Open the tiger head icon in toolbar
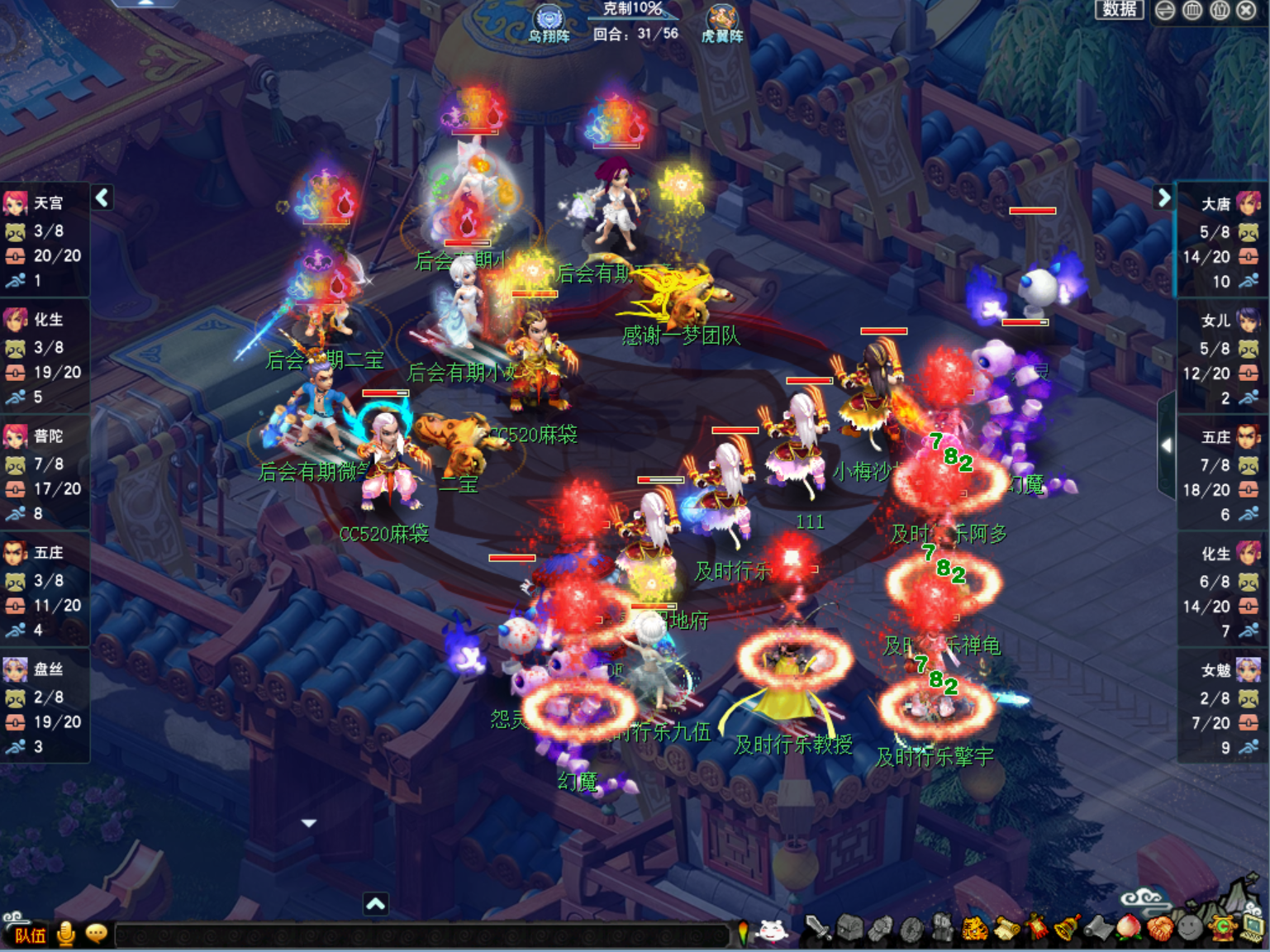The image size is (1270, 952). (975, 930)
